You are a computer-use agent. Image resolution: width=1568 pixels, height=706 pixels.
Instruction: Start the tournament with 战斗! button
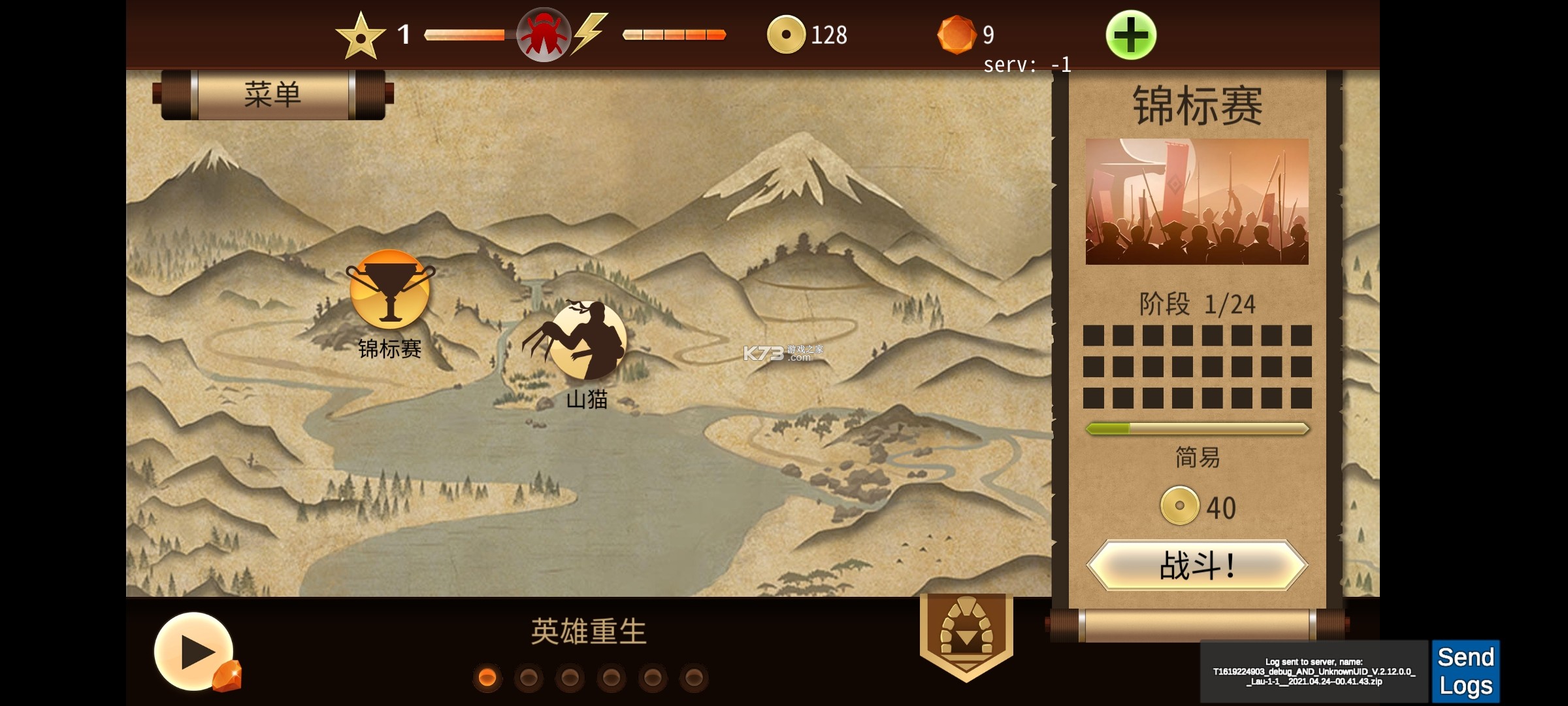click(x=1197, y=565)
